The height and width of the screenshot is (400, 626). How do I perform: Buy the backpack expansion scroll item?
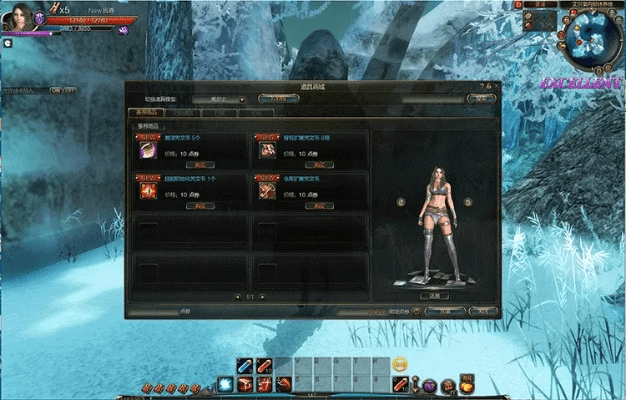coord(316,163)
